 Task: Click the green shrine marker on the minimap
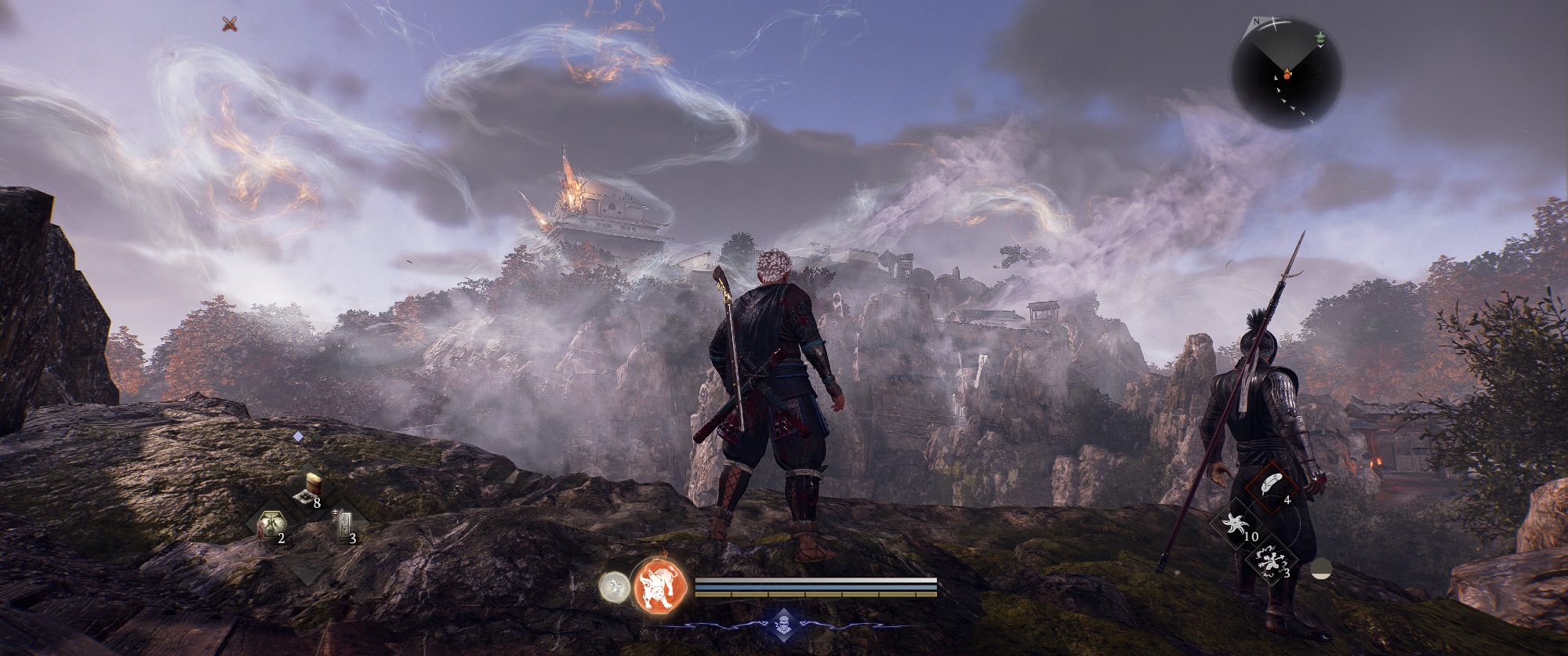pos(1319,38)
